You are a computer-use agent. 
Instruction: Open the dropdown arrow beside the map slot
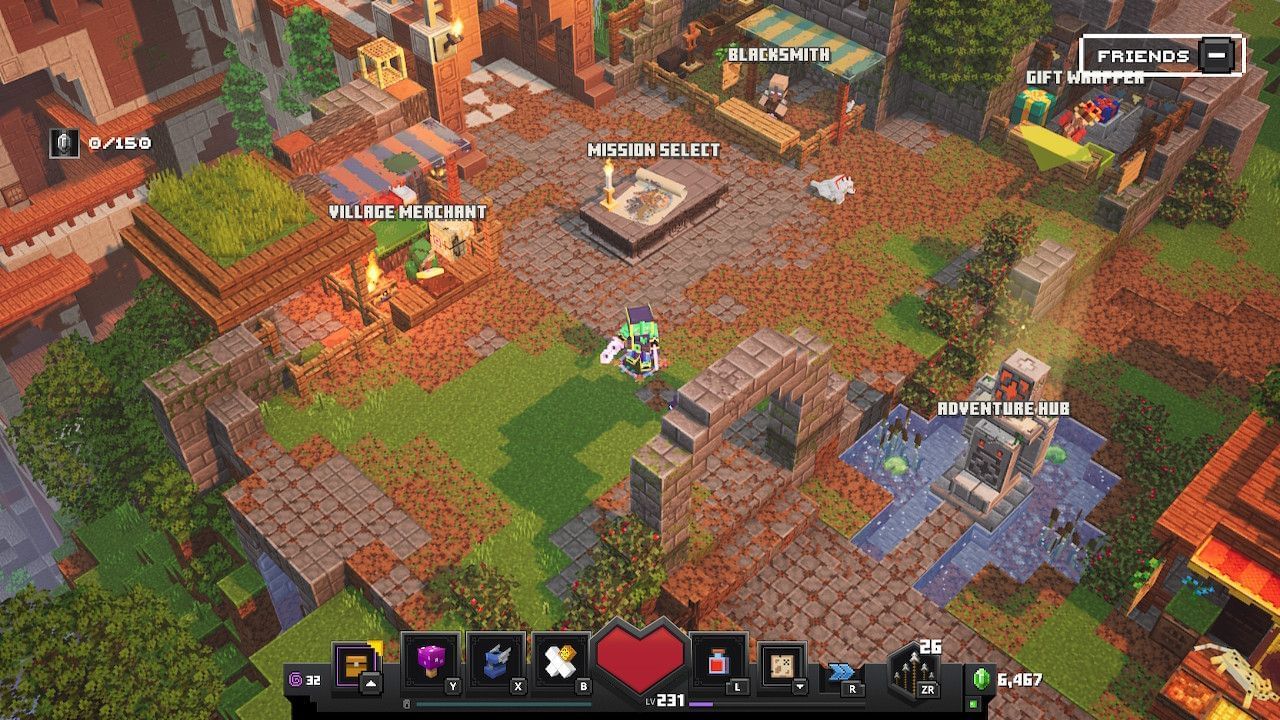[x=800, y=687]
